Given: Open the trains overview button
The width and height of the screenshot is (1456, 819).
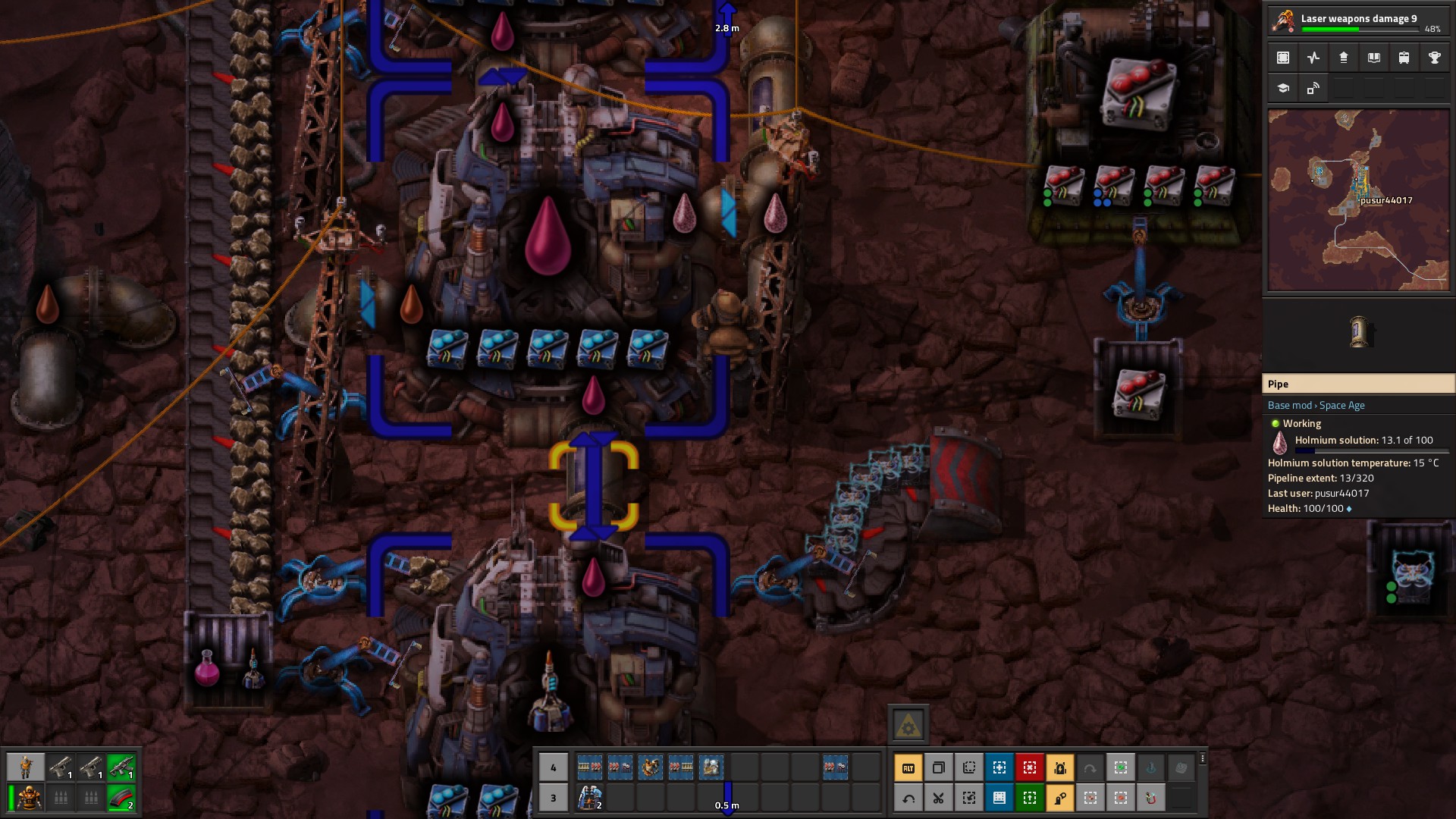Looking at the screenshot, I should click(x=1404, y=58).
